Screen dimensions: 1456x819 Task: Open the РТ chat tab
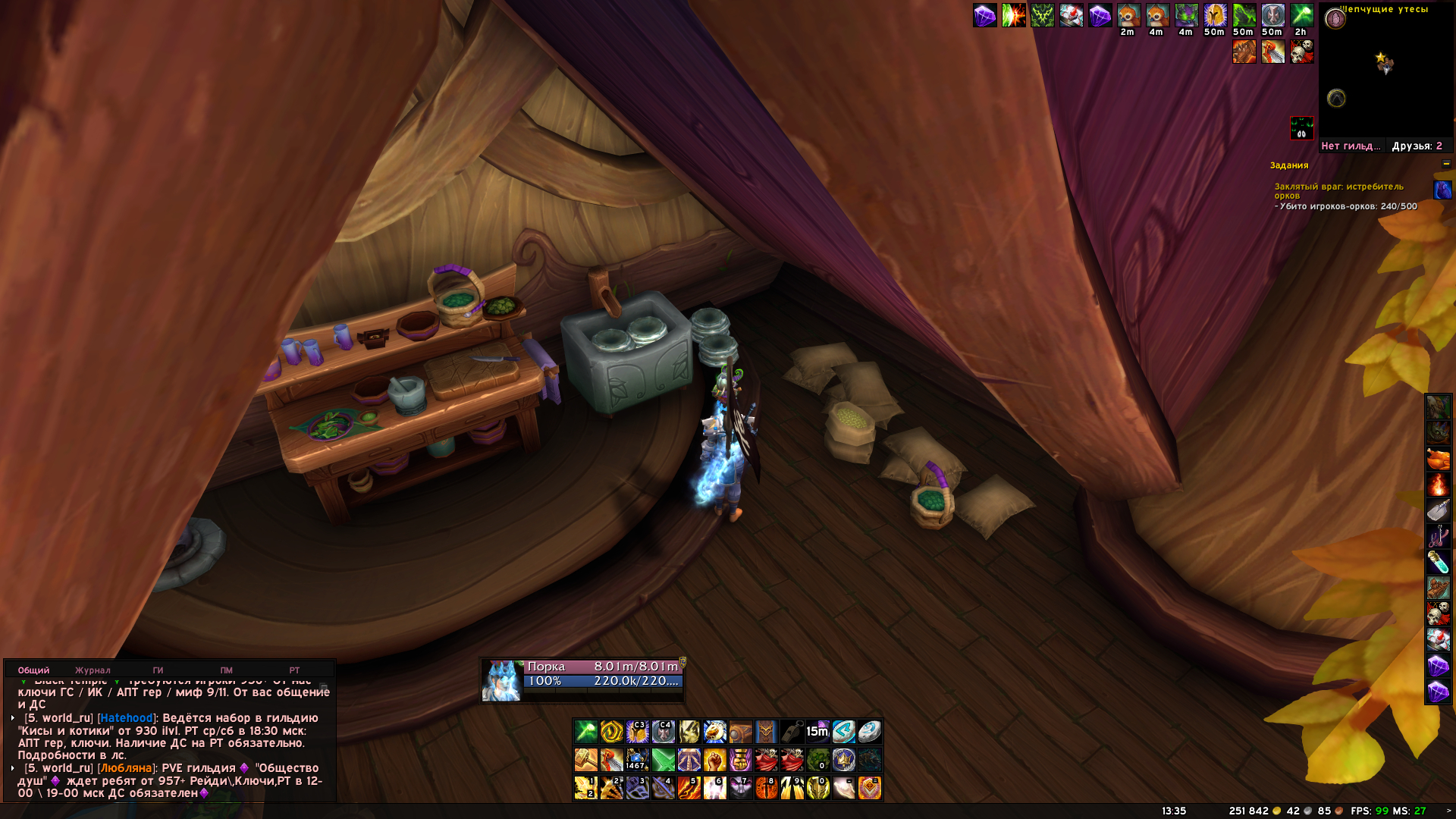pos(294,670)
